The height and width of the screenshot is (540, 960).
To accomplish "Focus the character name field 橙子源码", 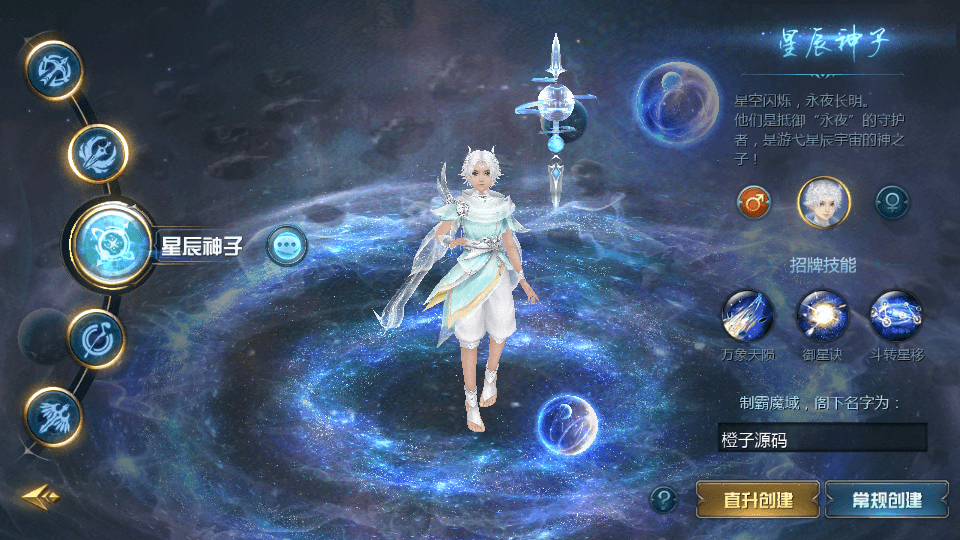I will [822, 438].
